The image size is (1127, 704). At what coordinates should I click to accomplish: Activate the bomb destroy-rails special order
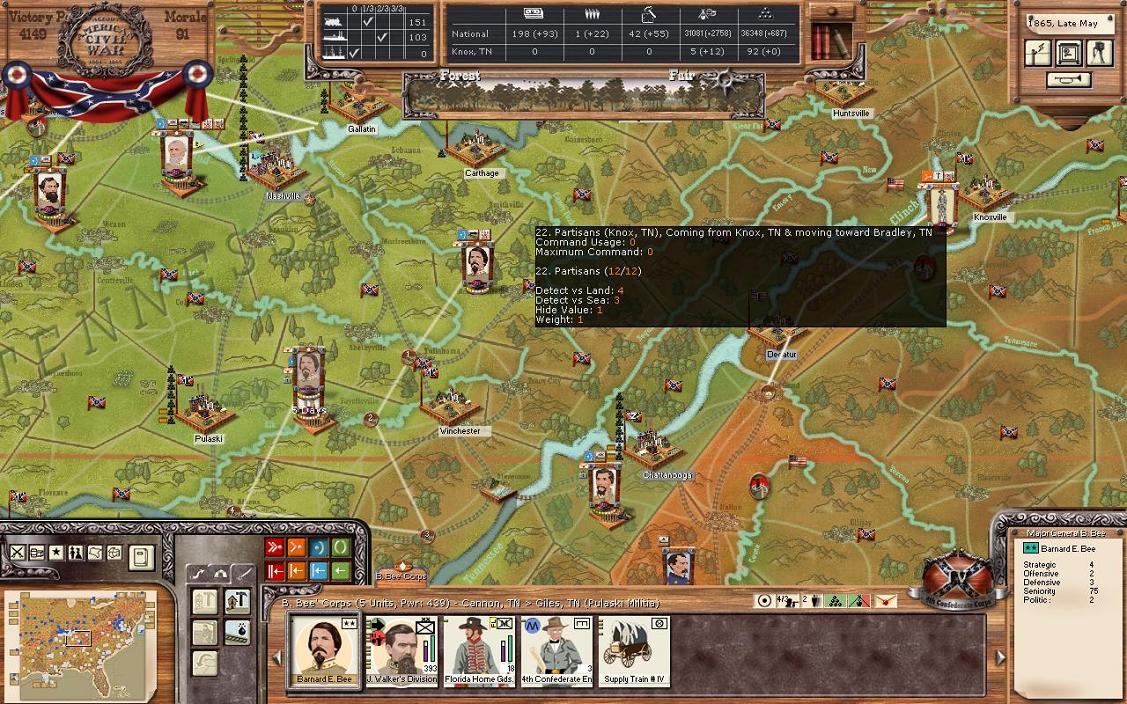(x=238, y=632)
